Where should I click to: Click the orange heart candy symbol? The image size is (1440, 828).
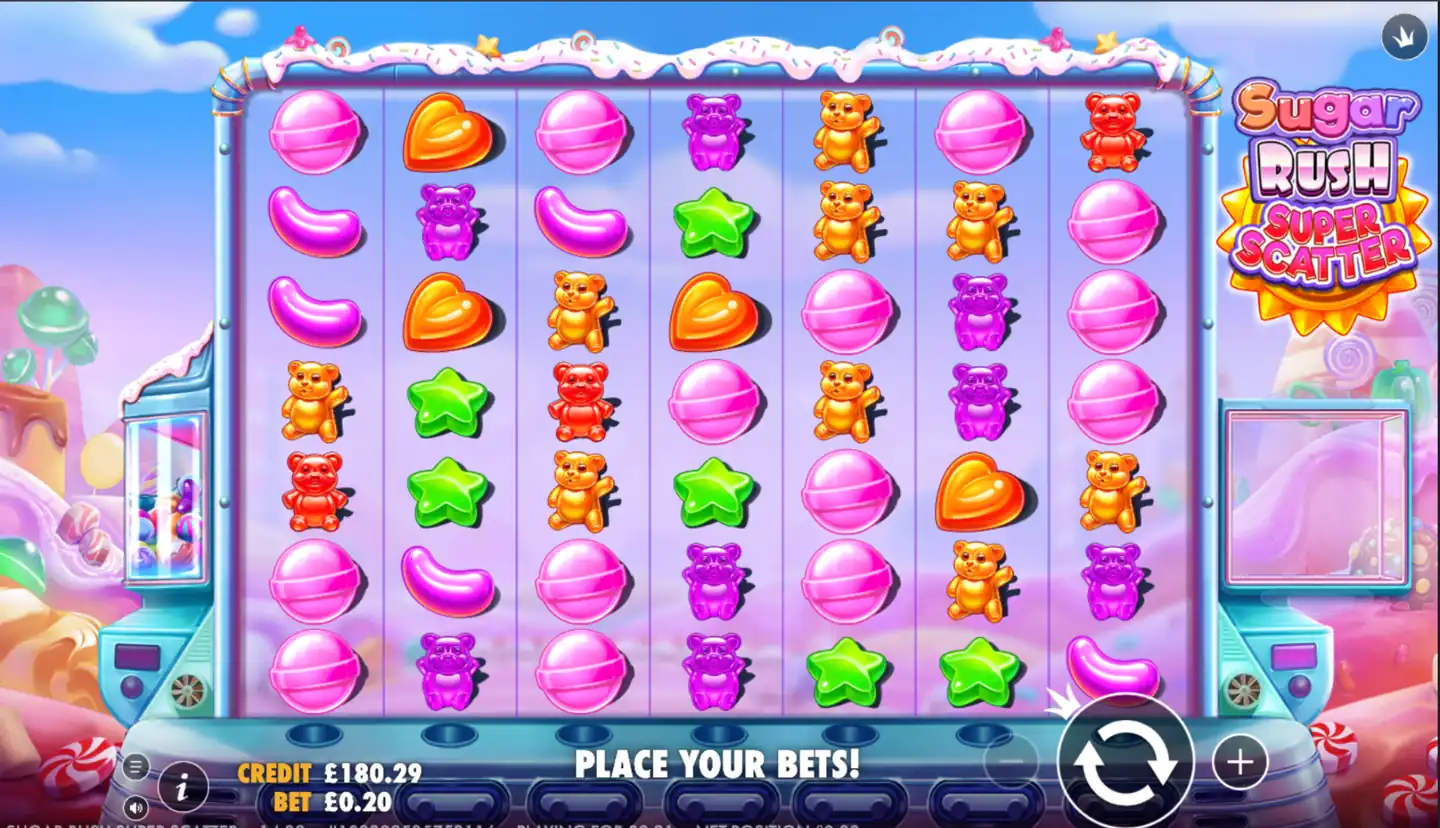pos(449,130)
